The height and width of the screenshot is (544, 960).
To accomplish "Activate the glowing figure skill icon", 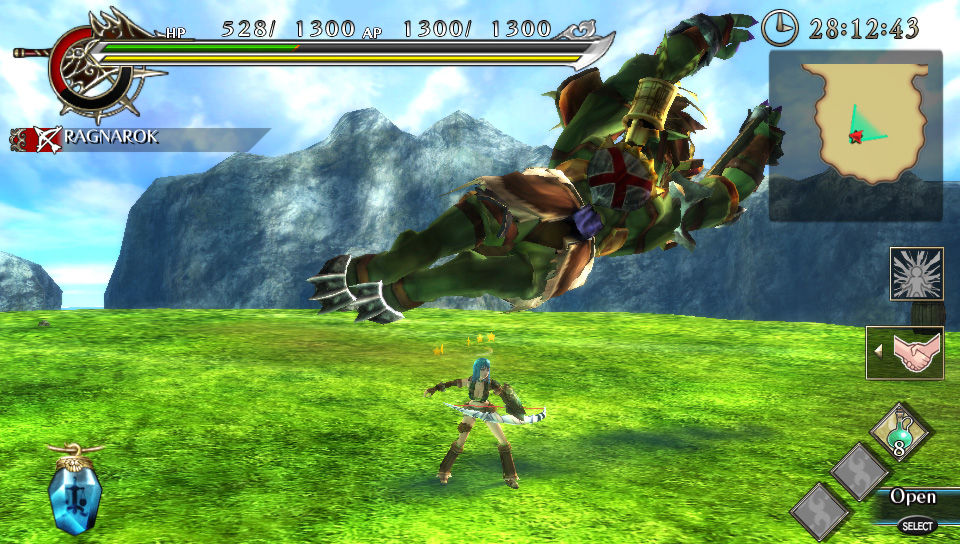I will click(x=916, y=274).
